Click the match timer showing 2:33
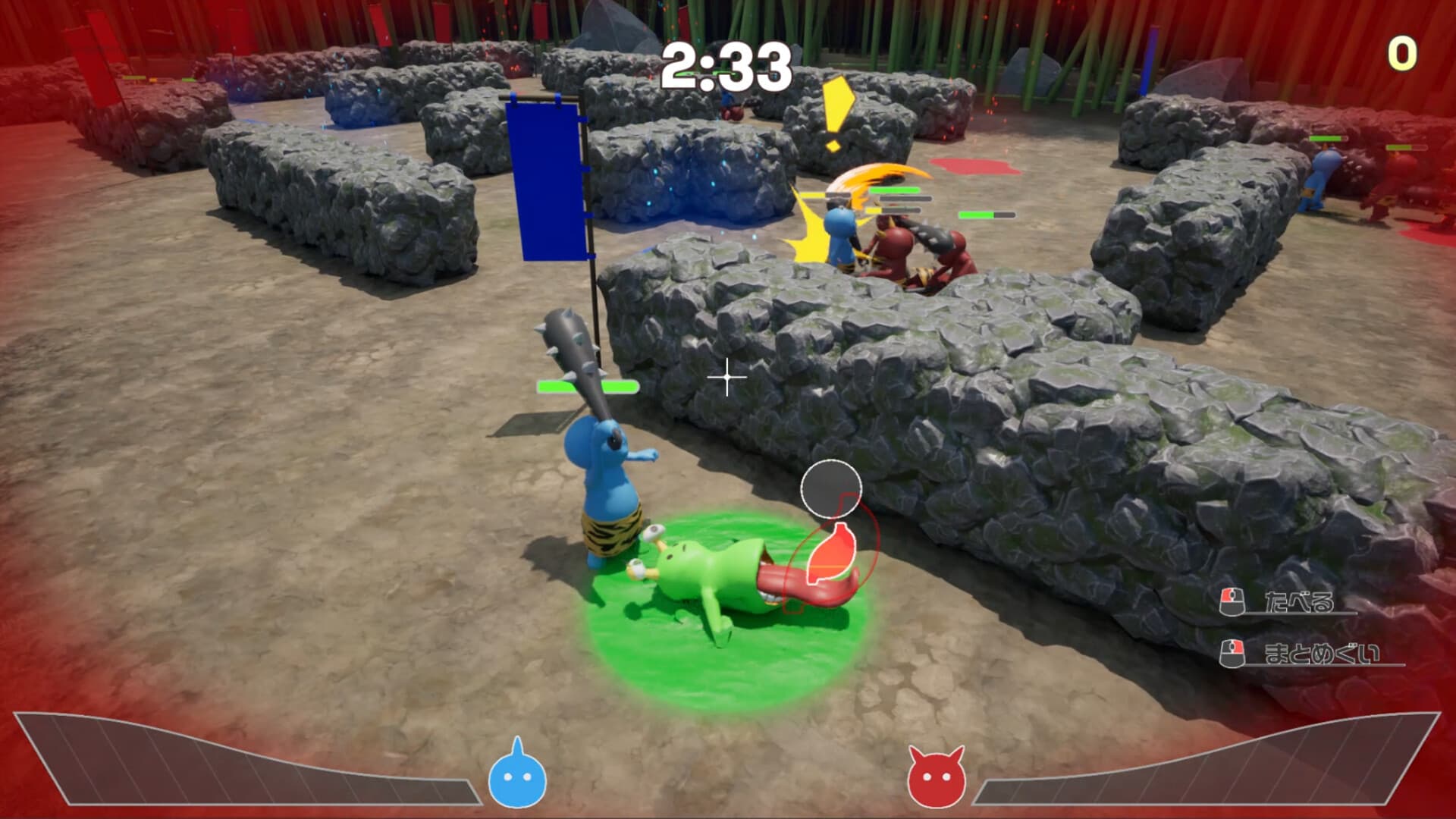 (x=724, y=64)
